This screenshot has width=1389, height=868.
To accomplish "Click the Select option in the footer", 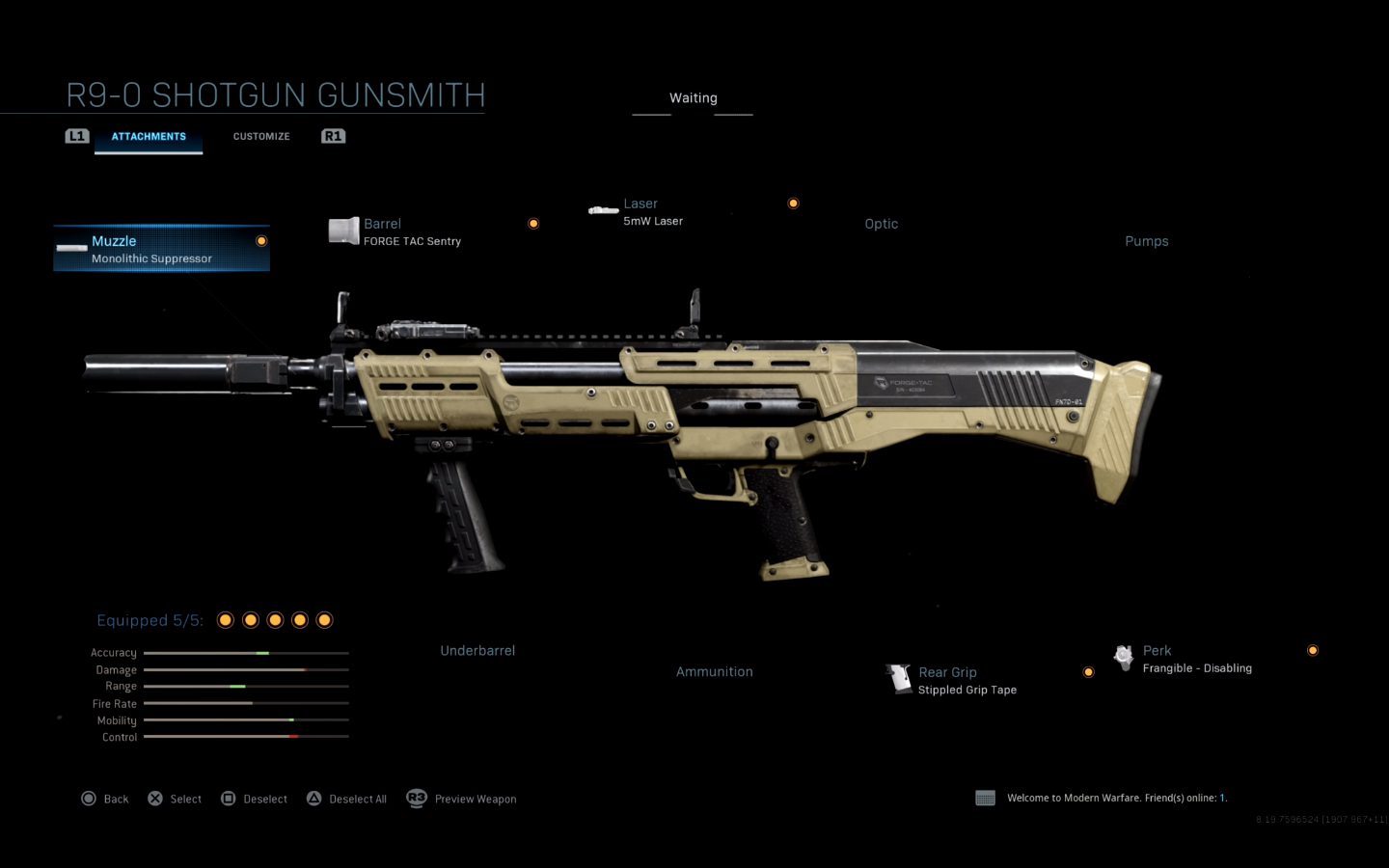I will (175, 799).
